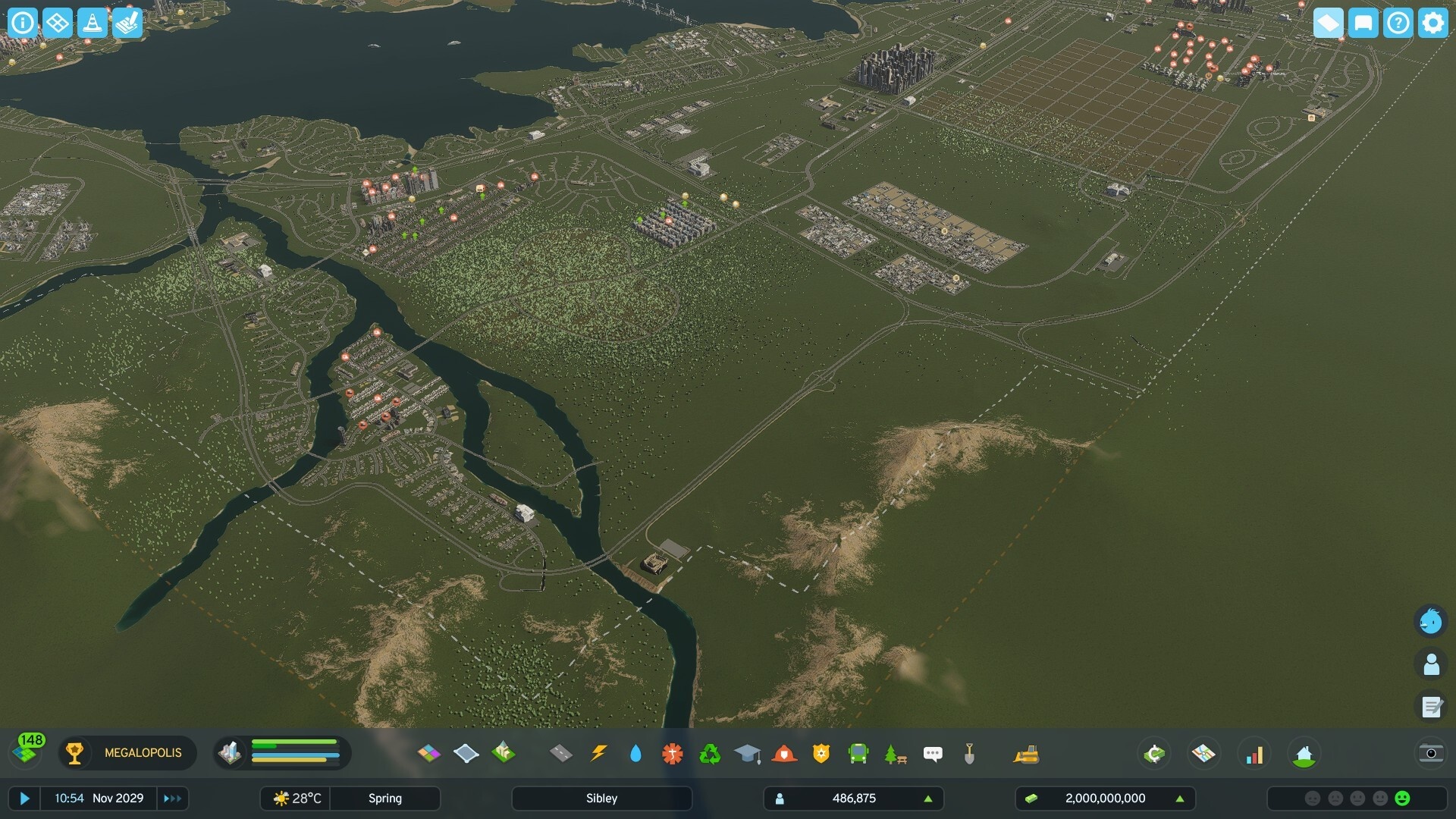Open the fire and rescue helmet menu
Viewport: 1456px width, 819px height.
pos(784,753)
